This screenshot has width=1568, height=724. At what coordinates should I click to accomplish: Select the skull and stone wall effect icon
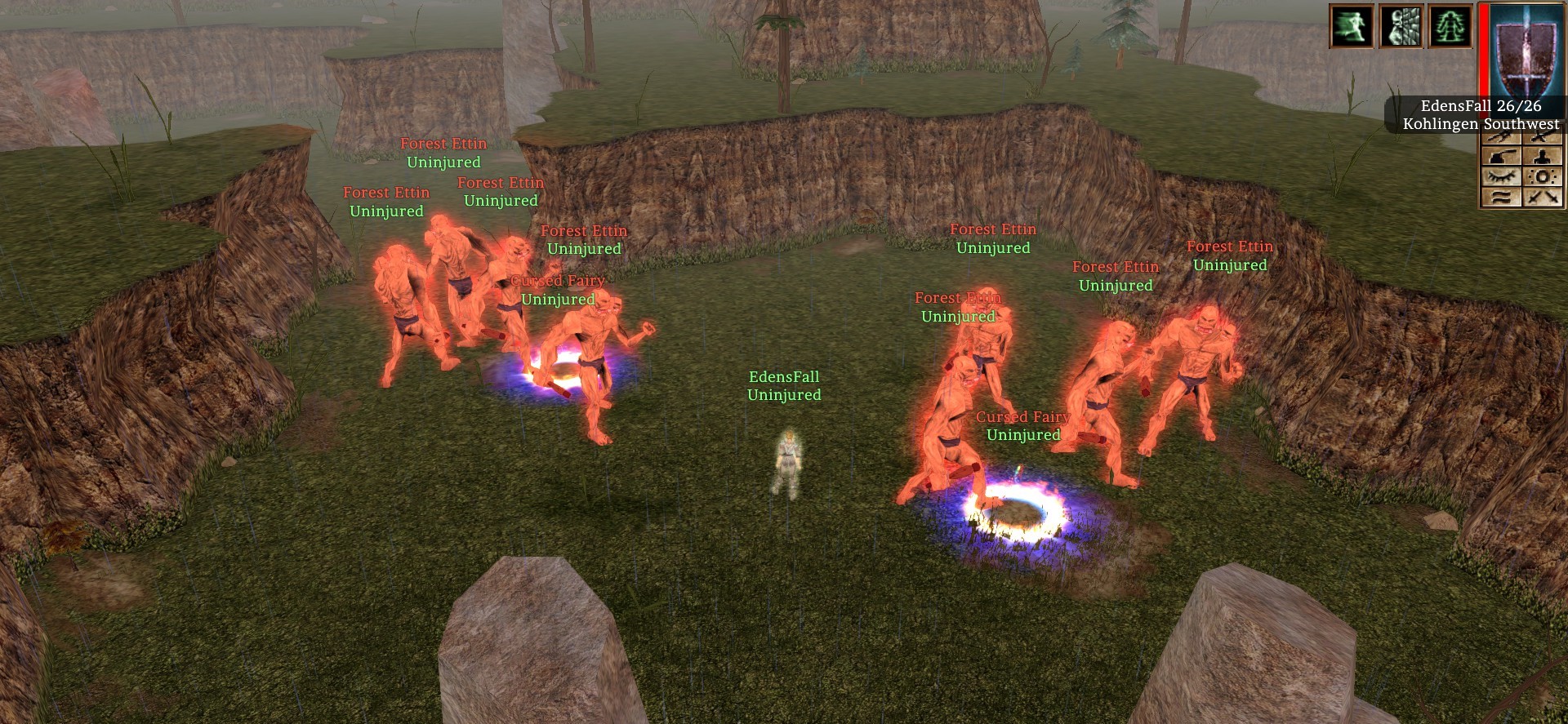click(x=1401, y=26)
